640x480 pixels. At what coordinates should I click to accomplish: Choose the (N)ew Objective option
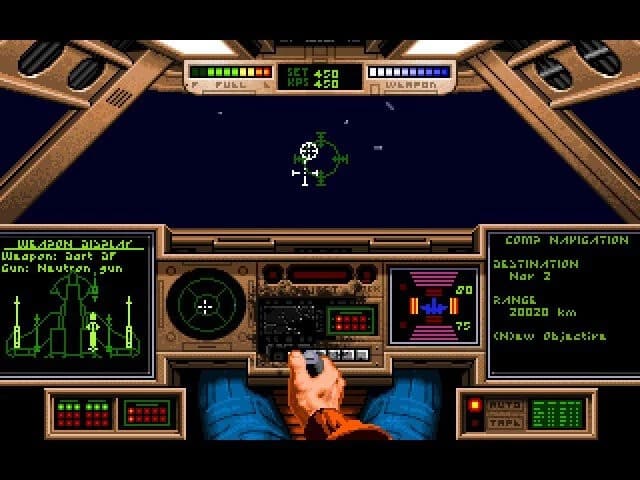coord(549,336)
